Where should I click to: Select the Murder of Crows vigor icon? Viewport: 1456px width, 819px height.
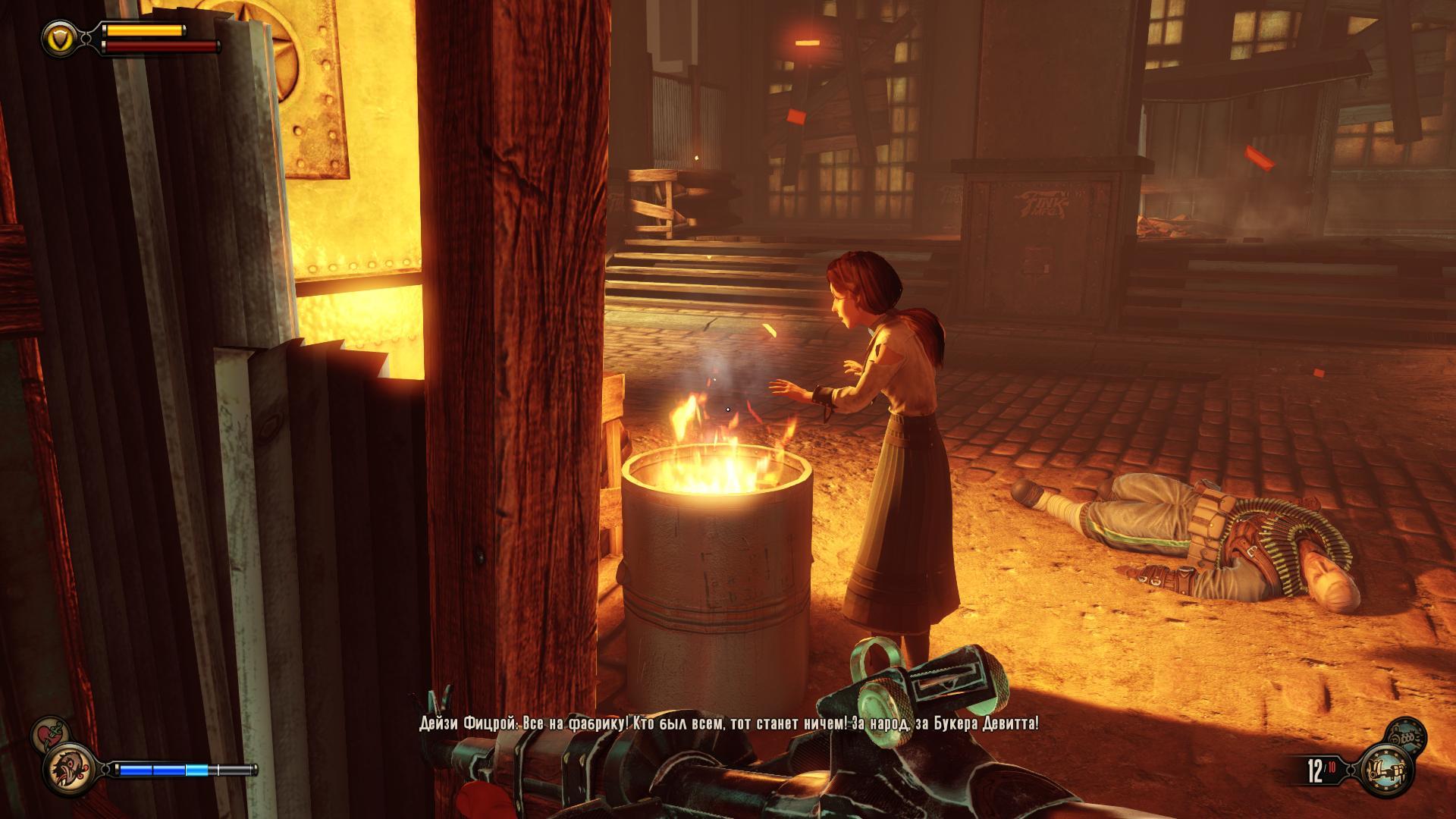[69, 769]
